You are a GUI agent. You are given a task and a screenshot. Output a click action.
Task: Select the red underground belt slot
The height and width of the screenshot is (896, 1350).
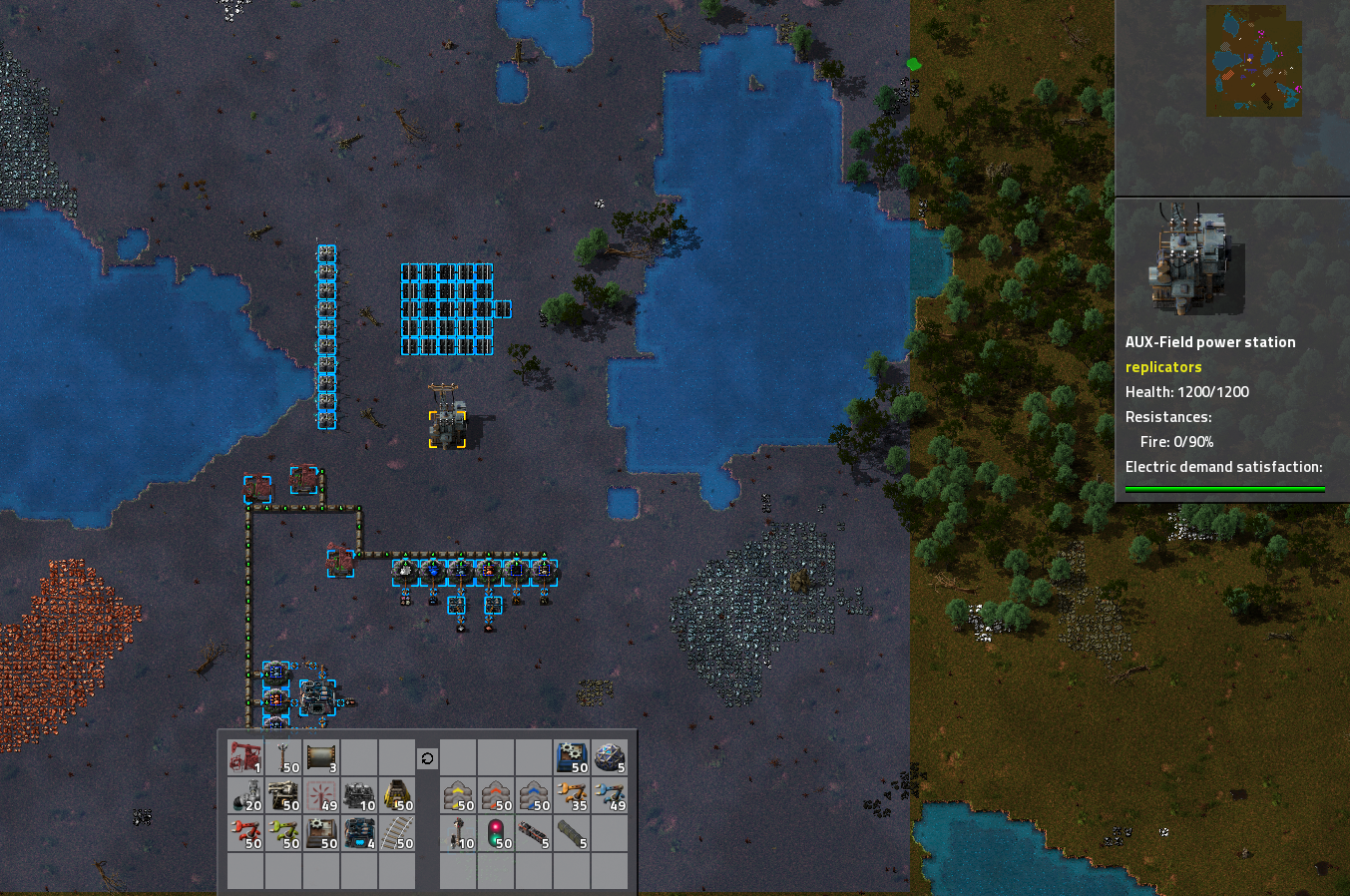(x=496, y=796)
